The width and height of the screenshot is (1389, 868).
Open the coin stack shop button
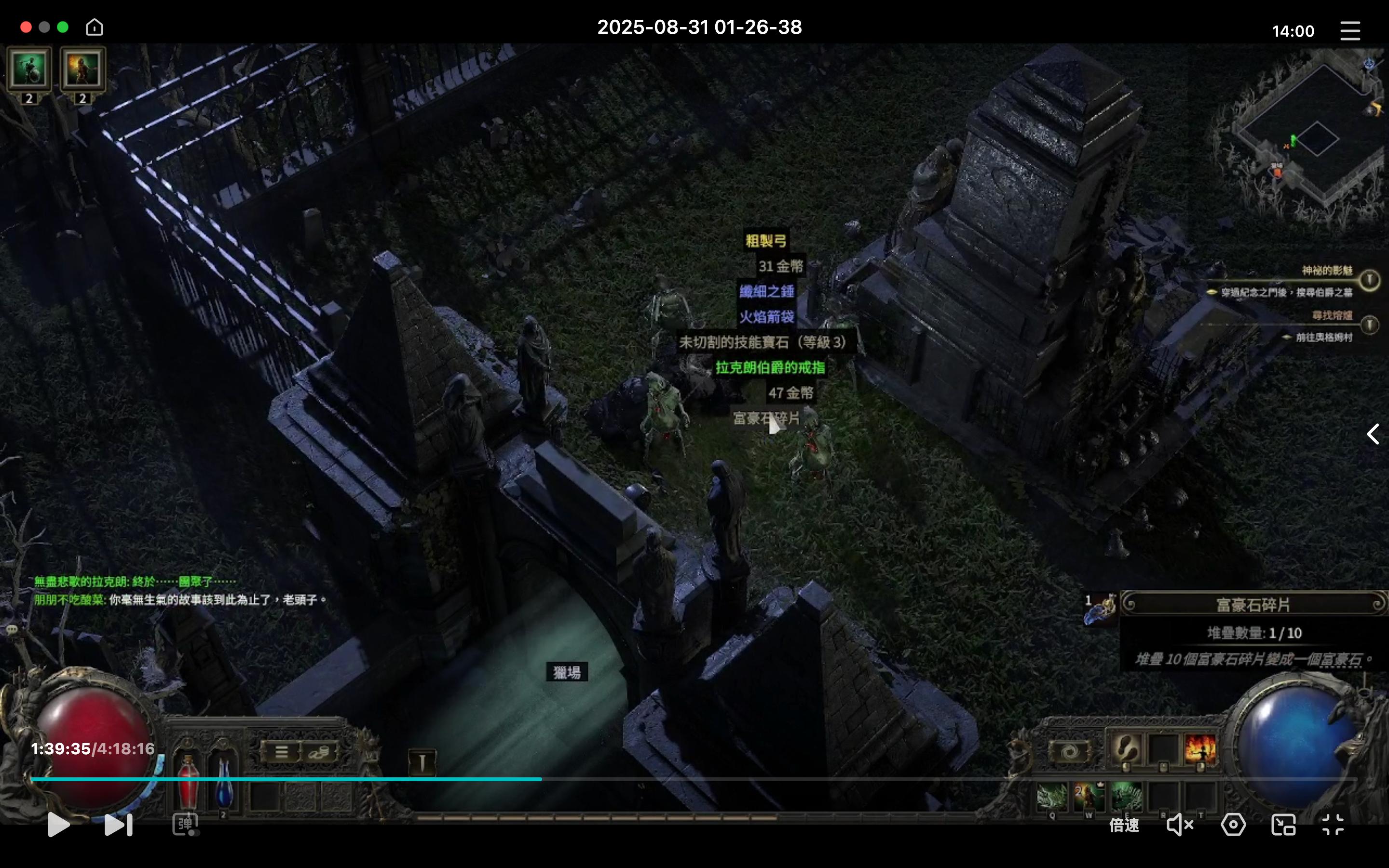point(318,751)
